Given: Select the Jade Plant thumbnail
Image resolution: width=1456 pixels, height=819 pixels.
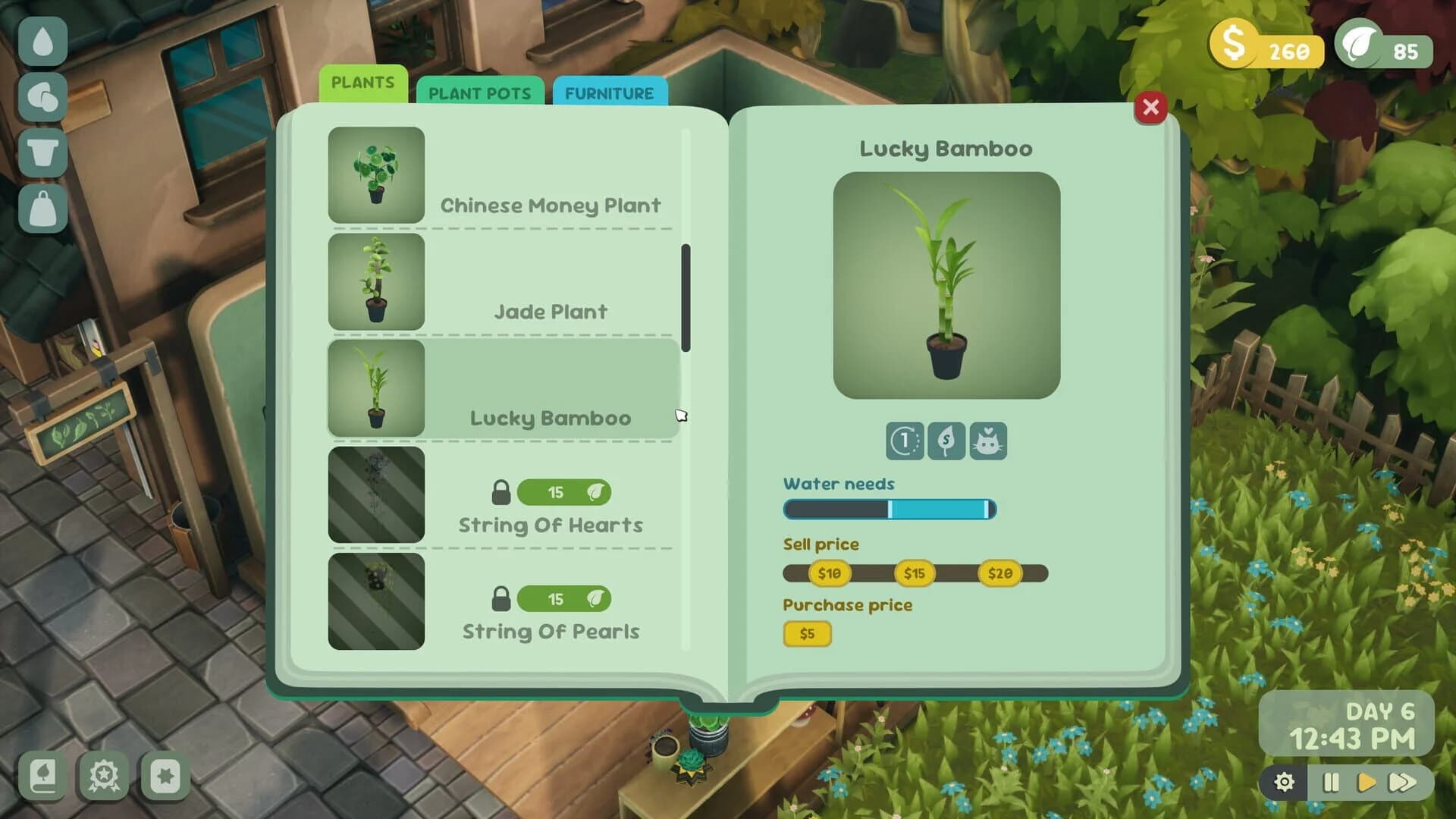Looking at the screenshot, I should (375, 283).
